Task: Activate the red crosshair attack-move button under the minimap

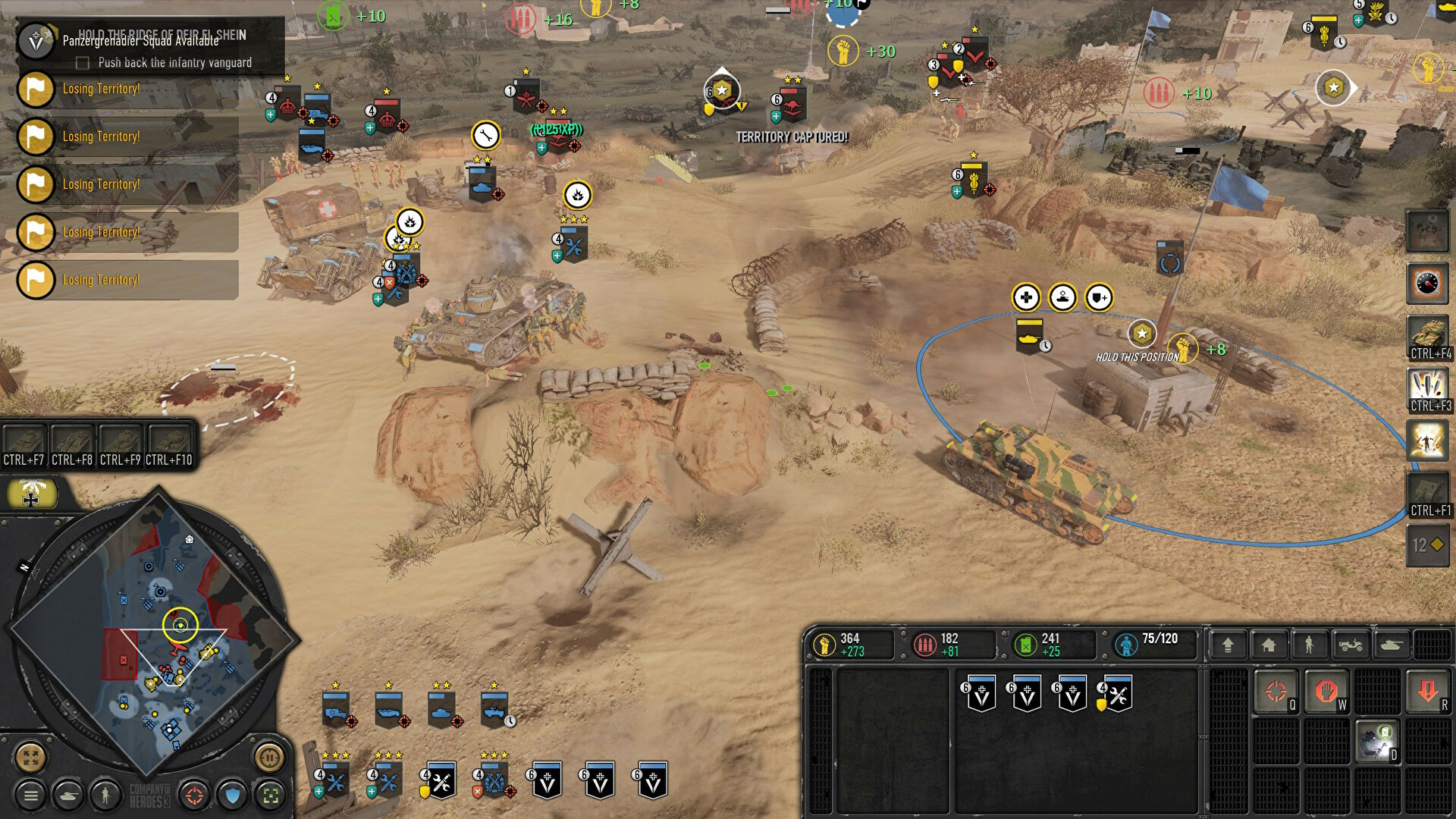Action: (x=195, y=795)
